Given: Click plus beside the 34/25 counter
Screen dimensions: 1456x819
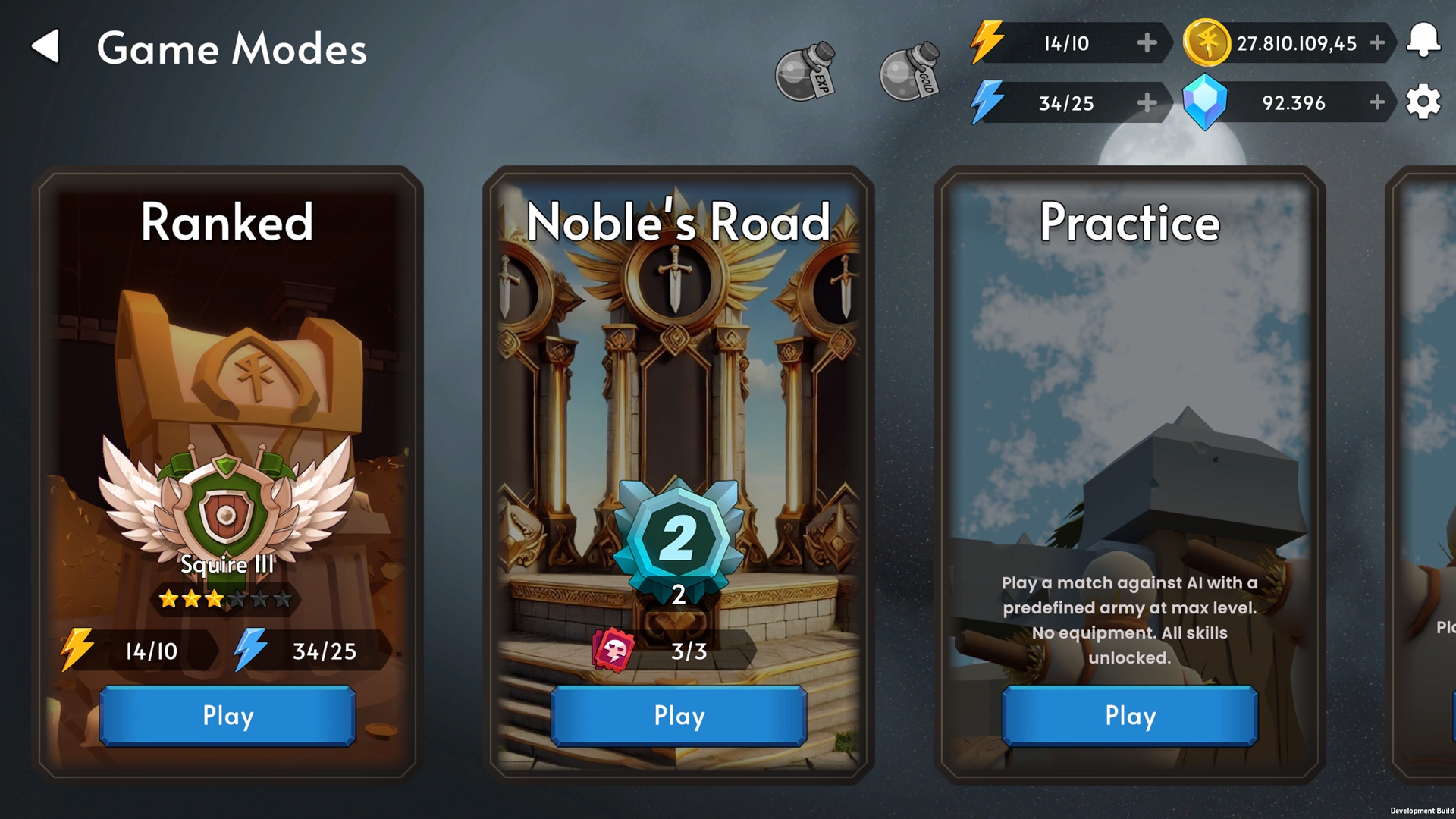Looking at the screenshot, I should tap(1145, 102).
